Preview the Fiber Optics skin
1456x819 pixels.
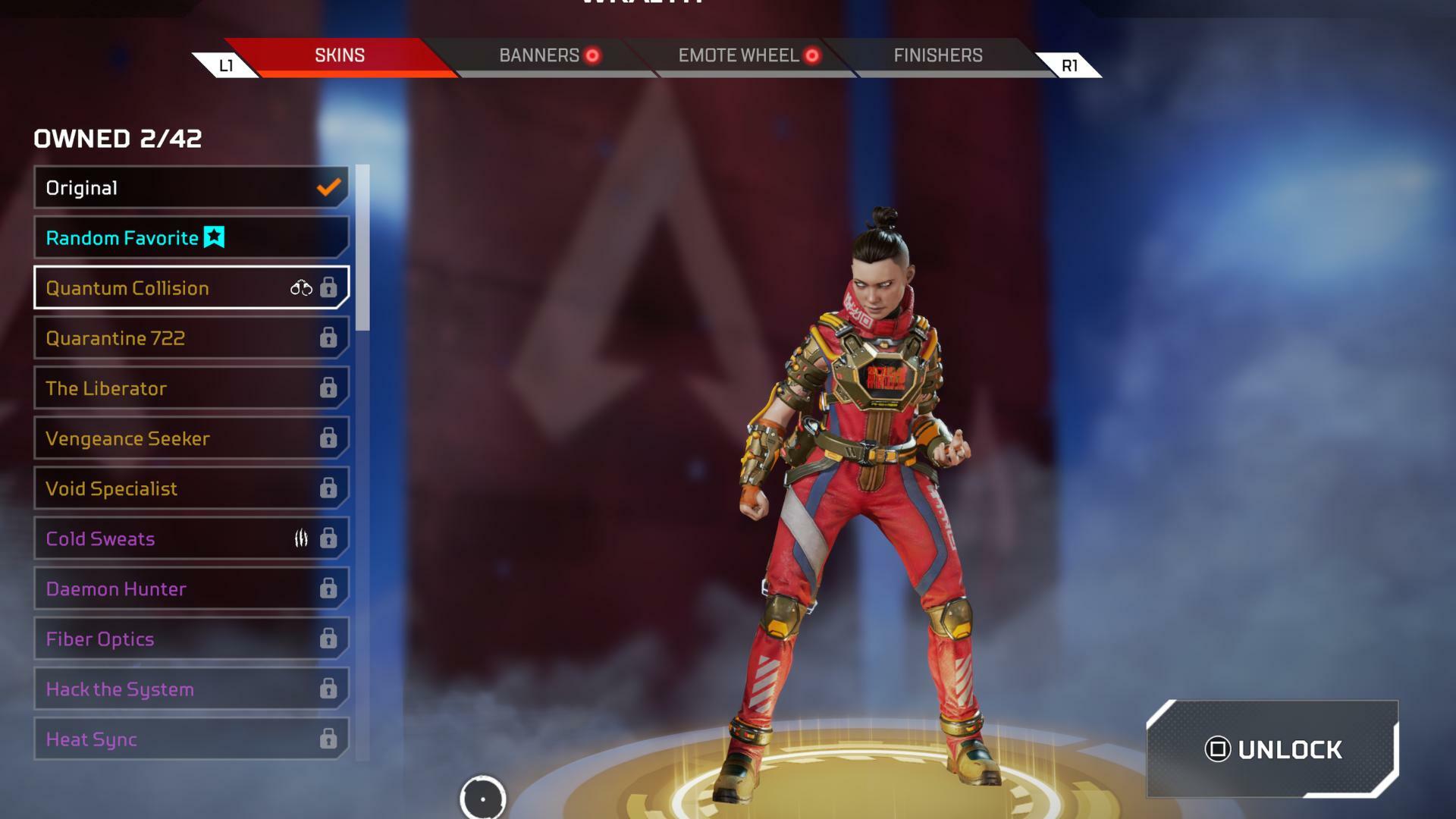[x=191, y=639]
